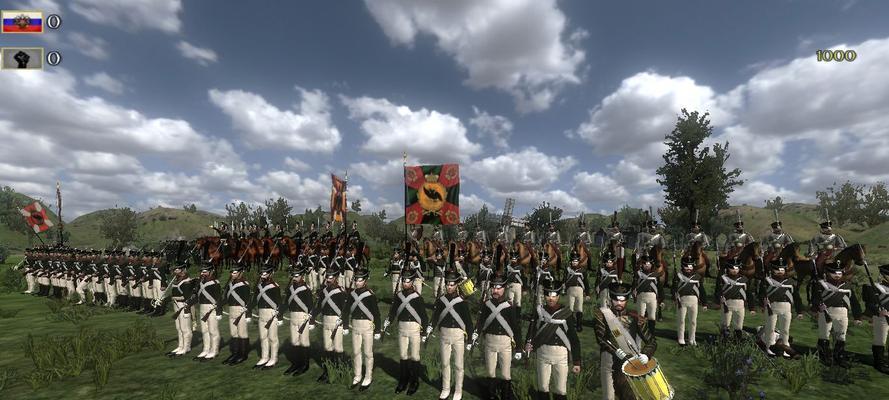The image size is (889, 400).
Task: Select the black fist team flag icon
Action: tap(22, 58)
